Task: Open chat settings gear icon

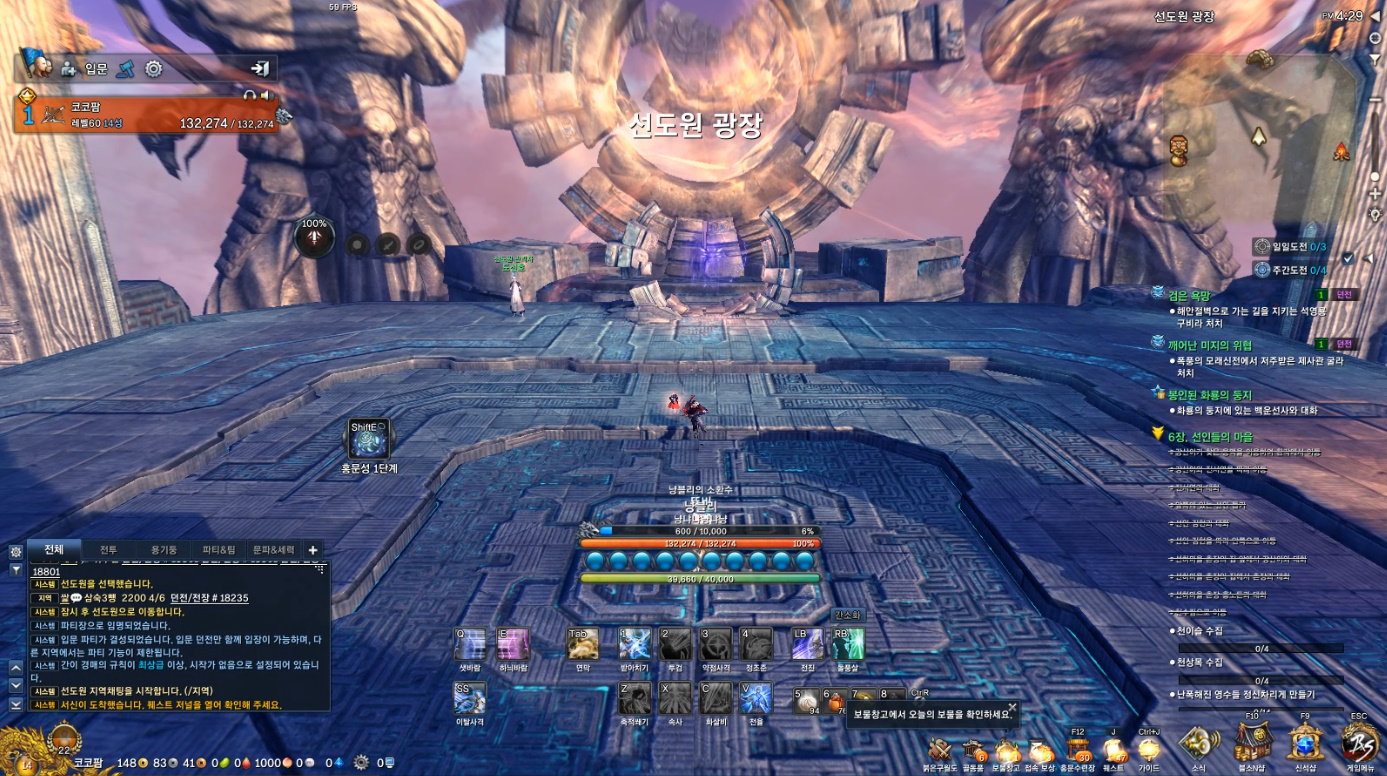Action: tap(16, 551)
